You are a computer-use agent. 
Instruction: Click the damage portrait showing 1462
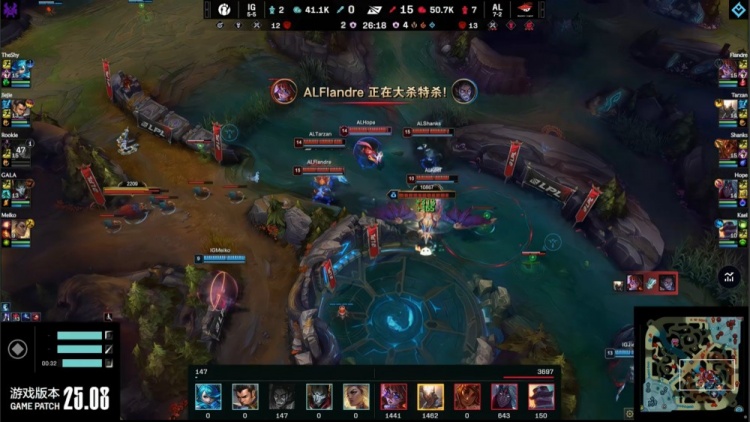(431, 396)
